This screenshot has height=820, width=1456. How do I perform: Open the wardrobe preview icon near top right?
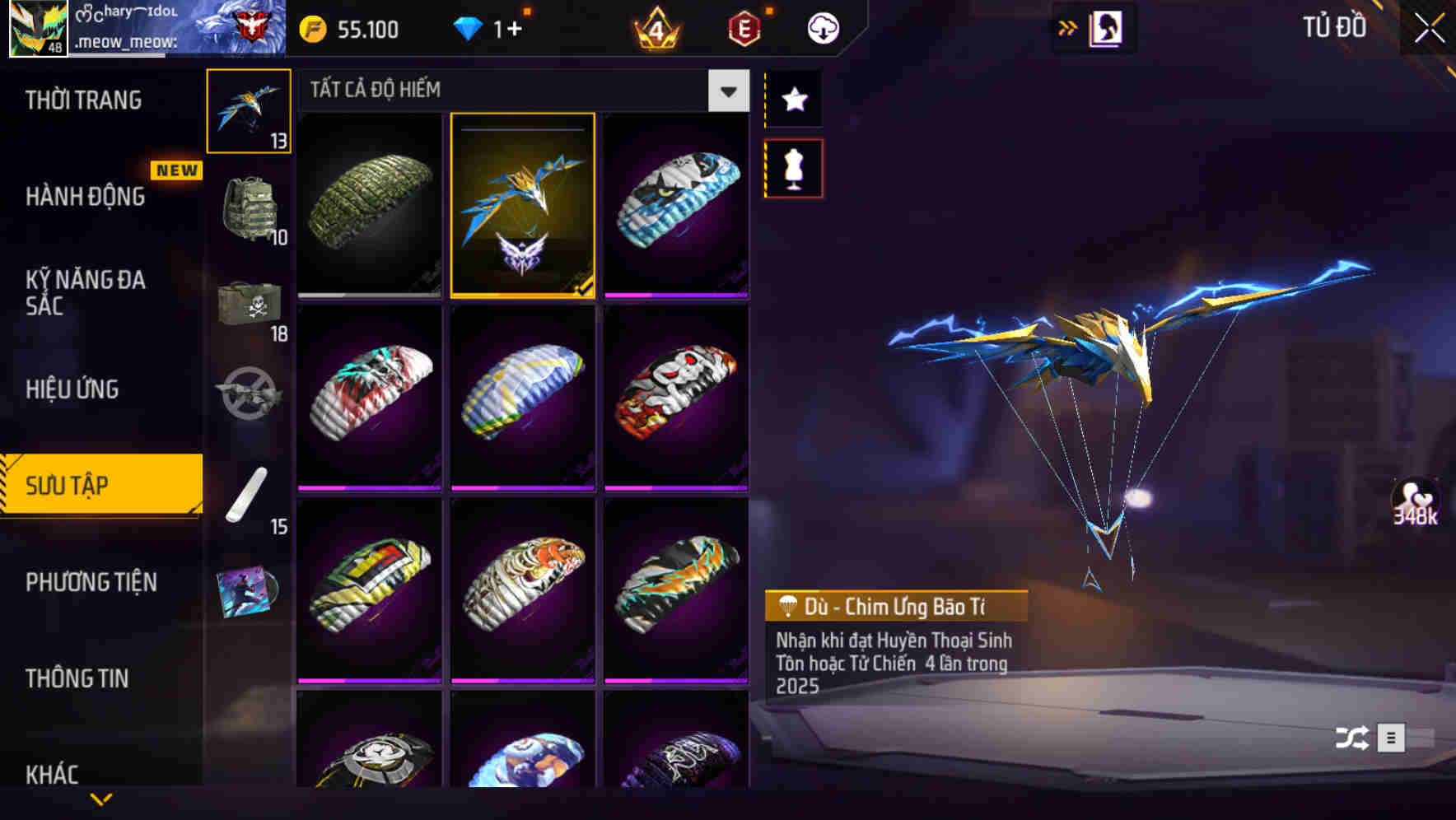click(1108, 27)
